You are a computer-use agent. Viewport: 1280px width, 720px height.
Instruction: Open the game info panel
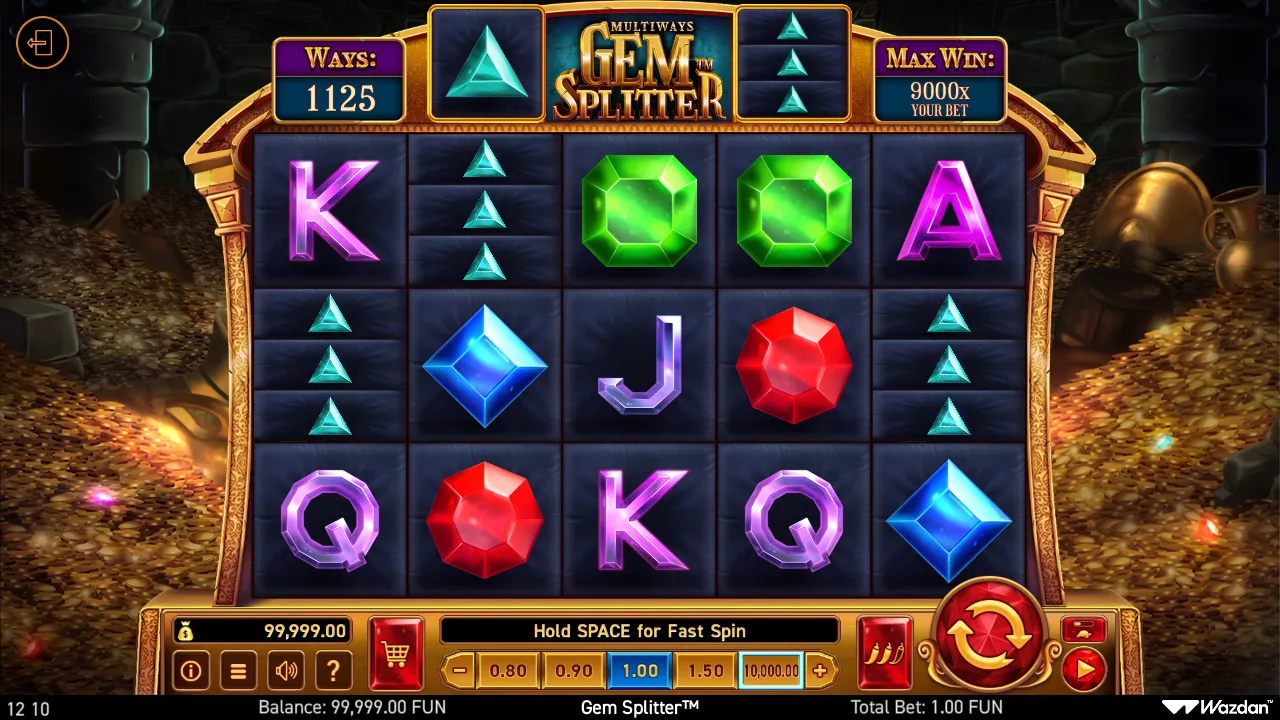coord(191,671)
